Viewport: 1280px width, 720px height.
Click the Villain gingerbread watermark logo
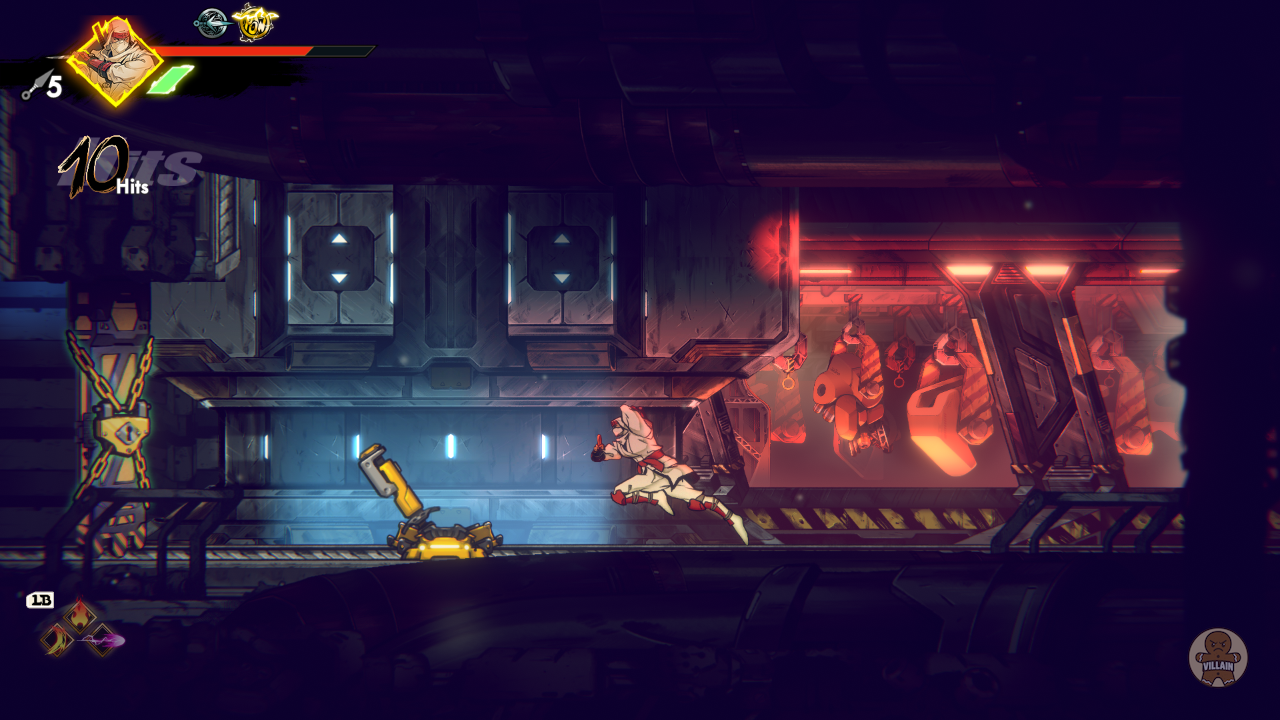point(1217,657)
